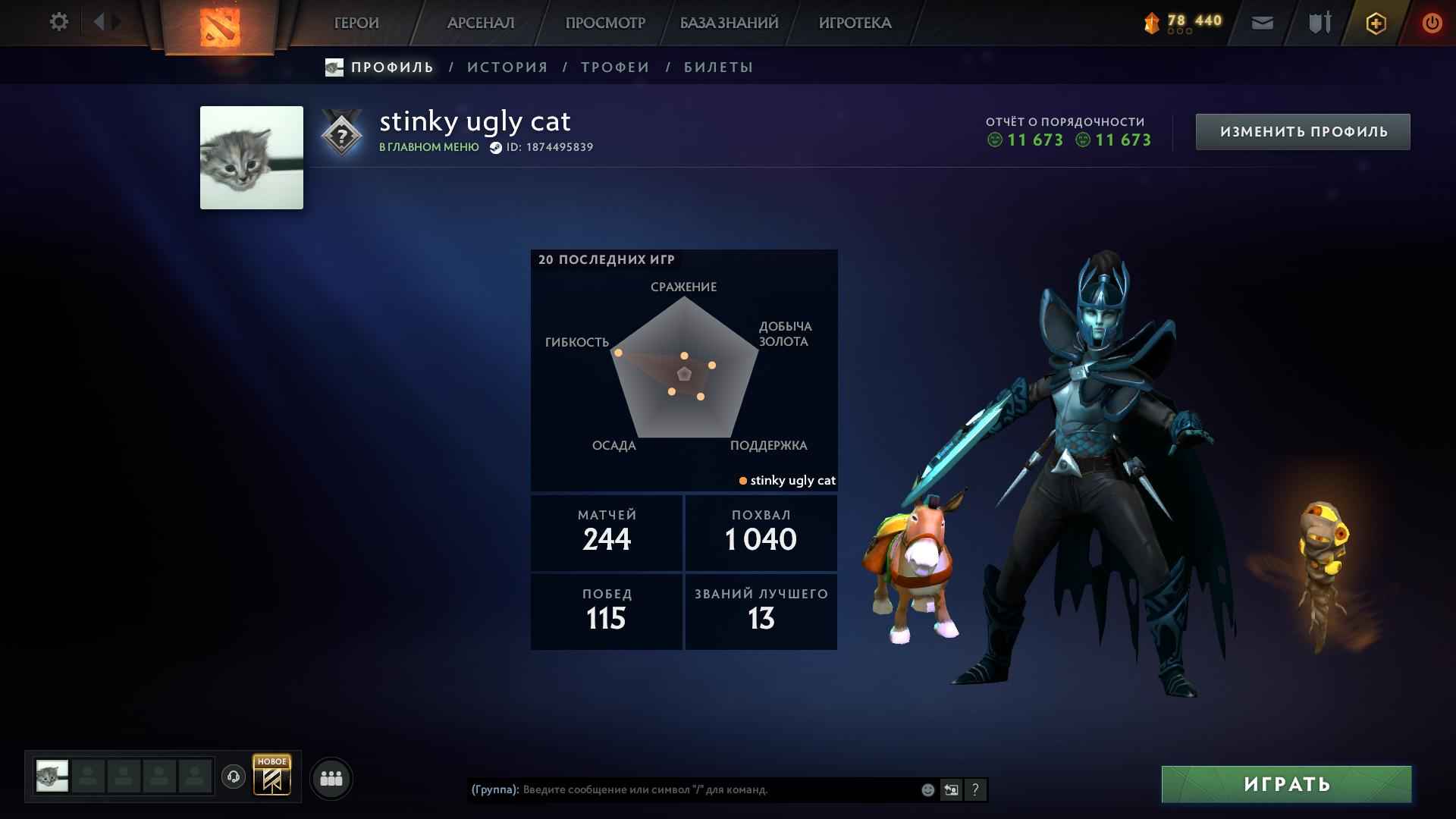
Task: Open the ИСТОРИЯ profile section
Action: coord(507,67)
